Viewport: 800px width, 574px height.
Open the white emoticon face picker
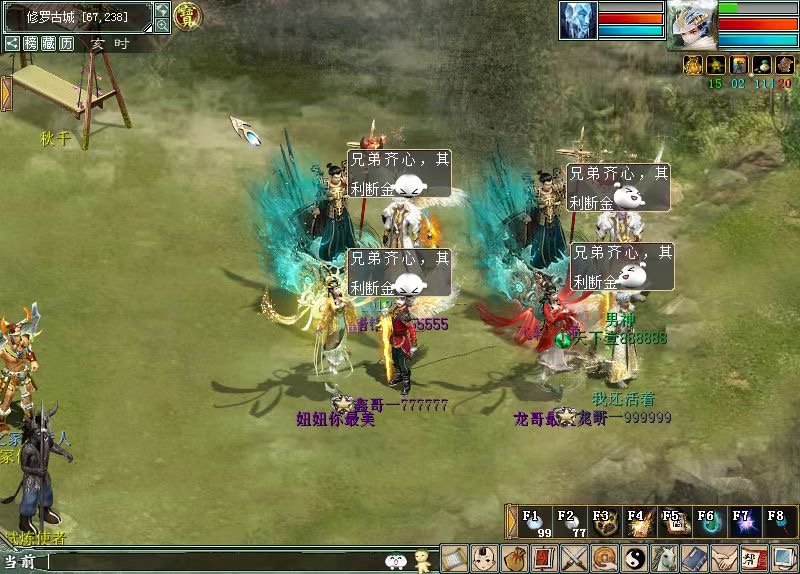pyautogui.click(x=395, y=562)
